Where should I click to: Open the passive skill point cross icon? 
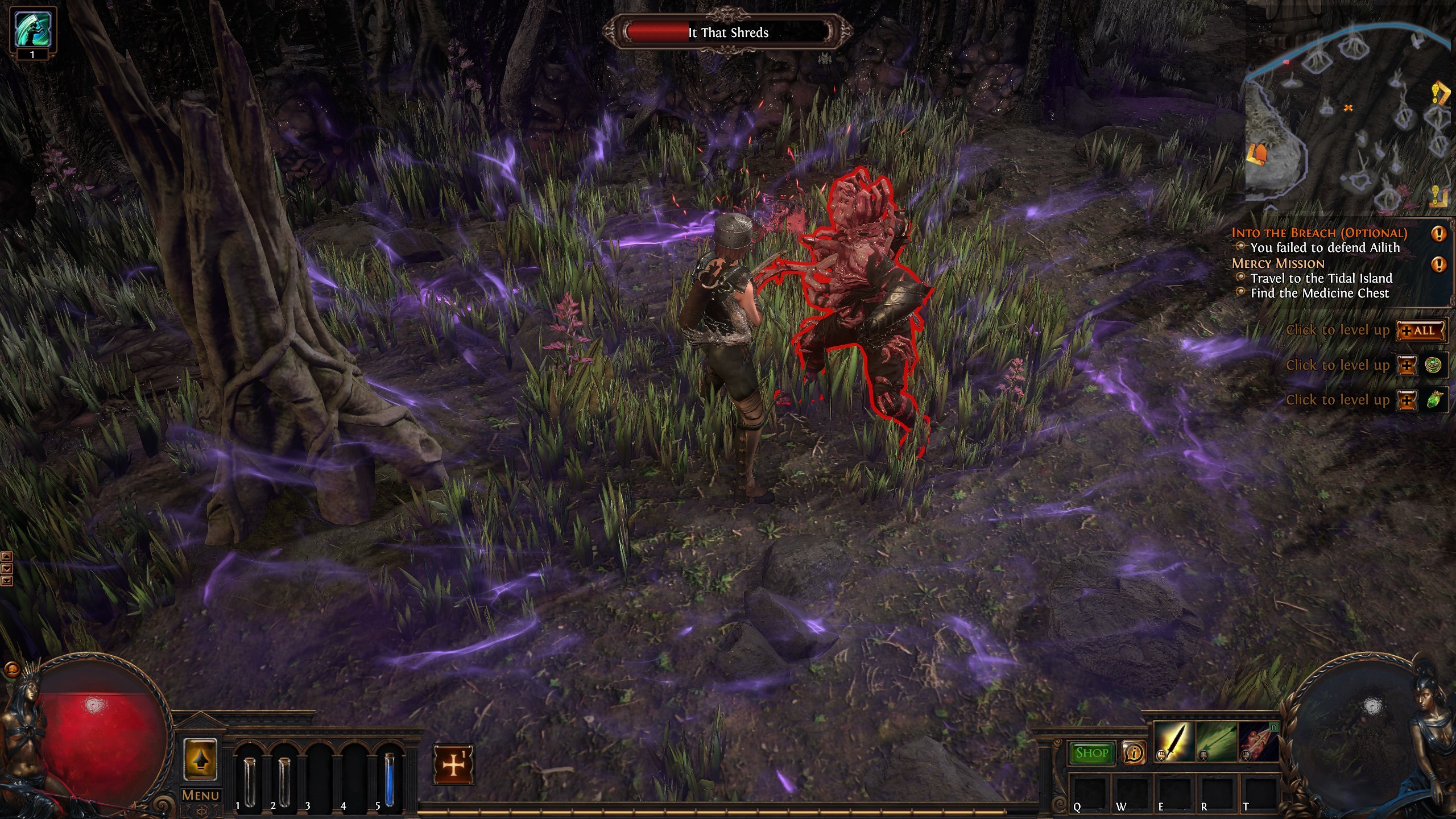coord(453,764)
